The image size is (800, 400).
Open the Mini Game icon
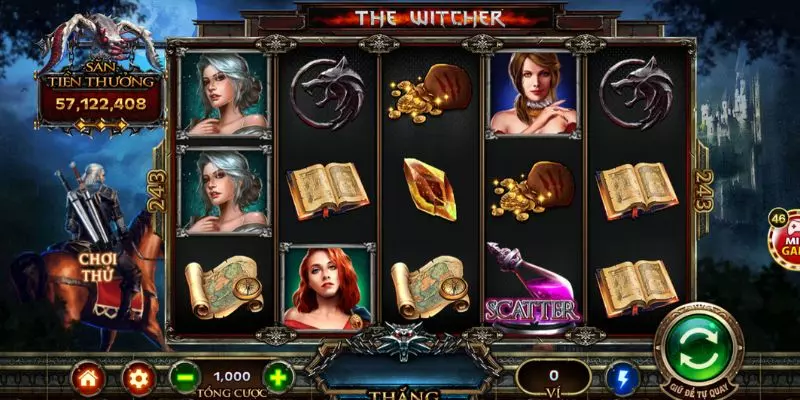(784, 238)
